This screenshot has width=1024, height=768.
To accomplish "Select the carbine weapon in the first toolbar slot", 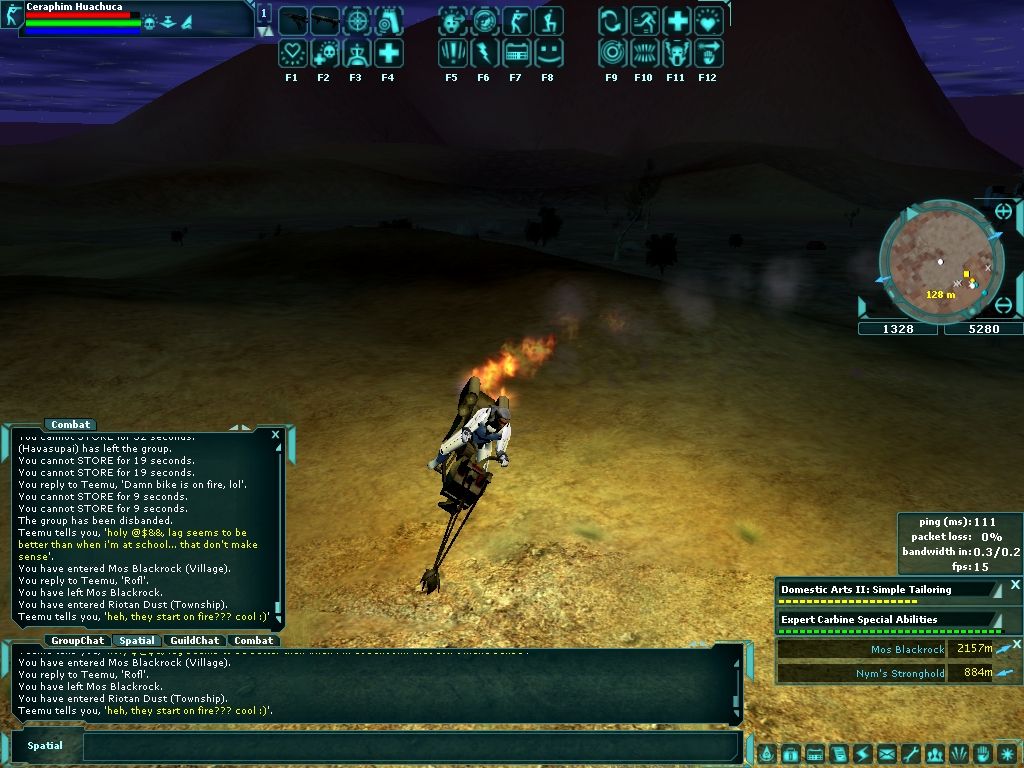I will (292, 21).
